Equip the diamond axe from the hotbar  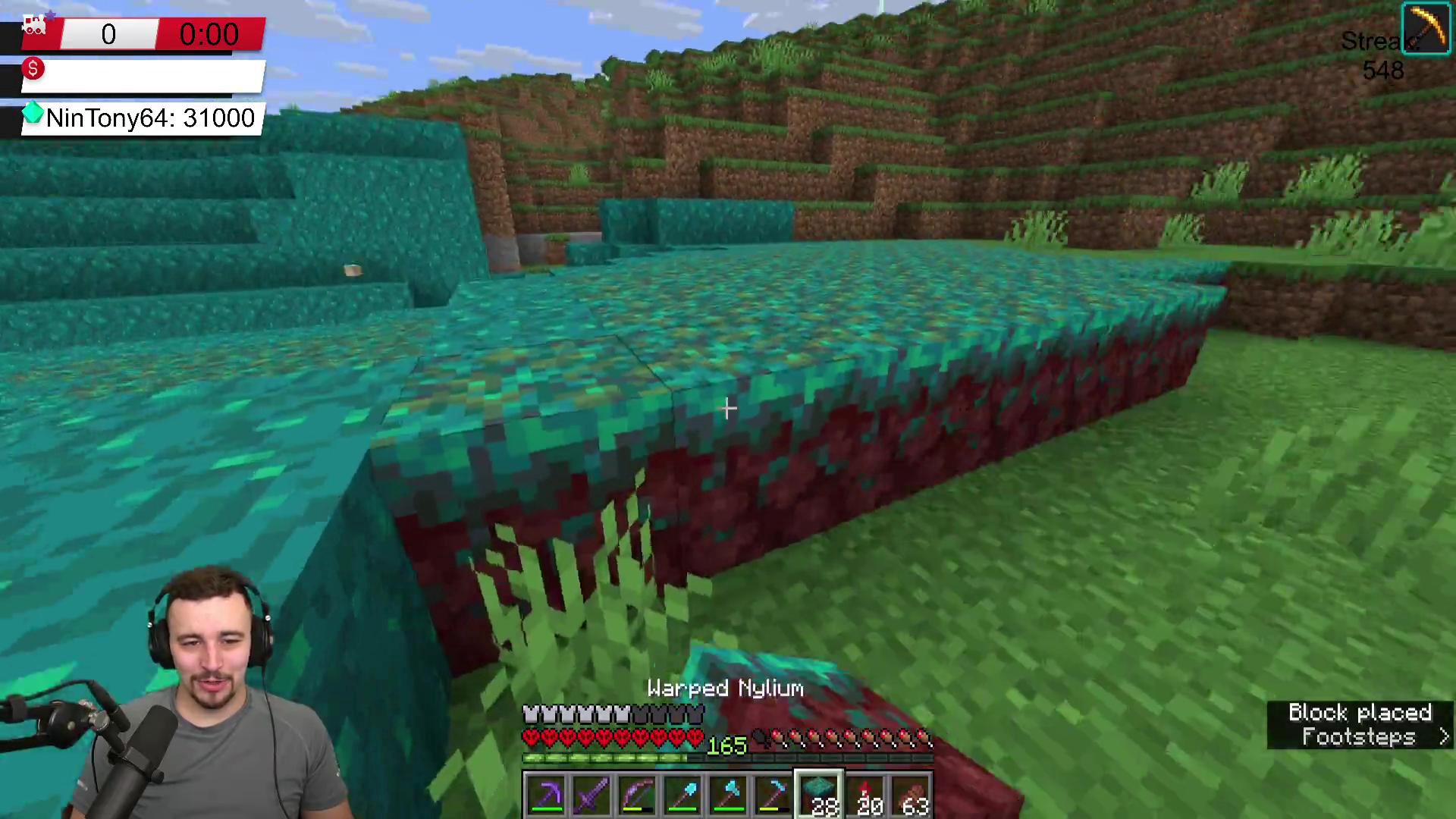pos(728,795)
